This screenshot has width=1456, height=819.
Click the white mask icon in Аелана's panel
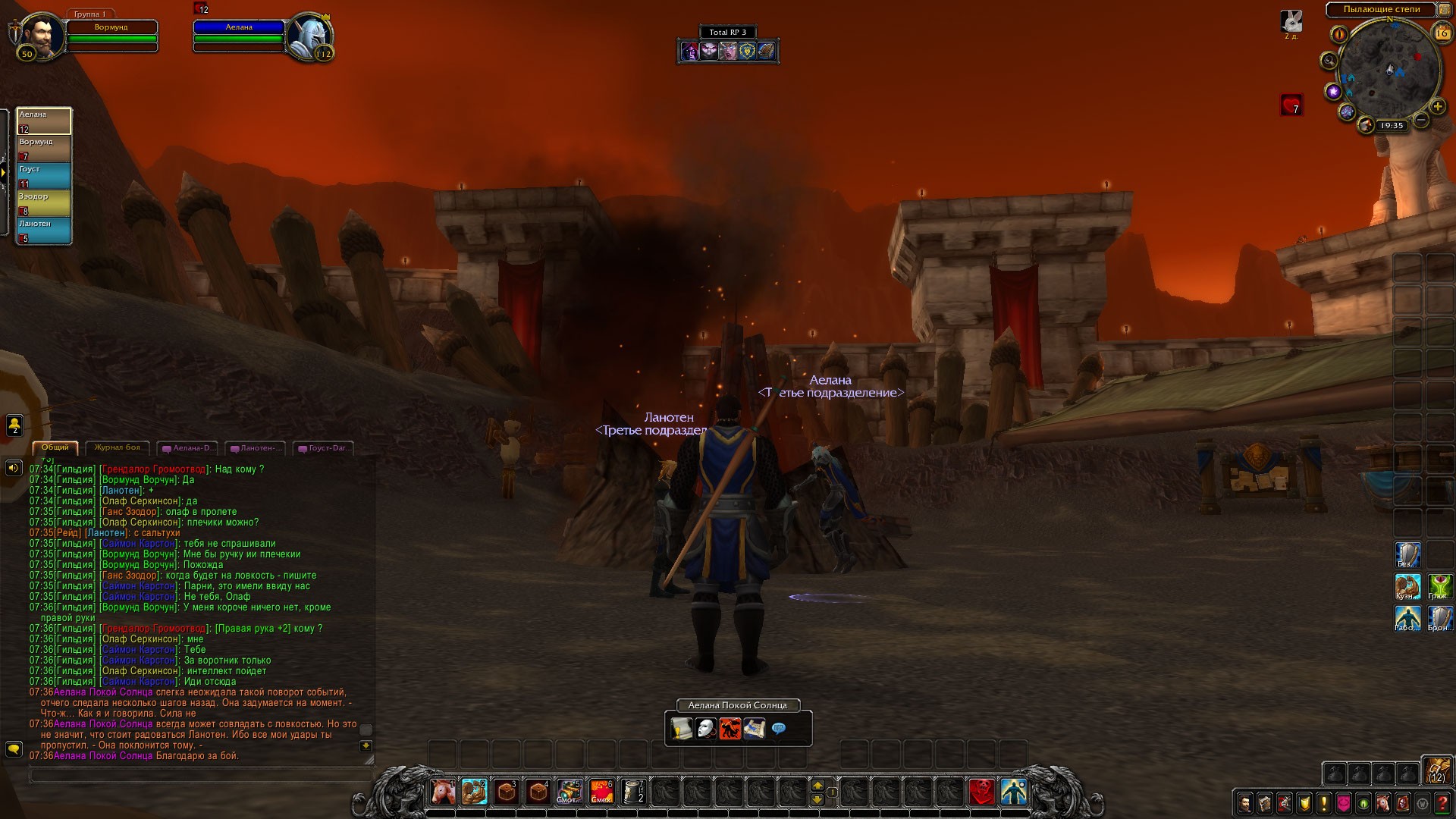[x=706, y=730]
